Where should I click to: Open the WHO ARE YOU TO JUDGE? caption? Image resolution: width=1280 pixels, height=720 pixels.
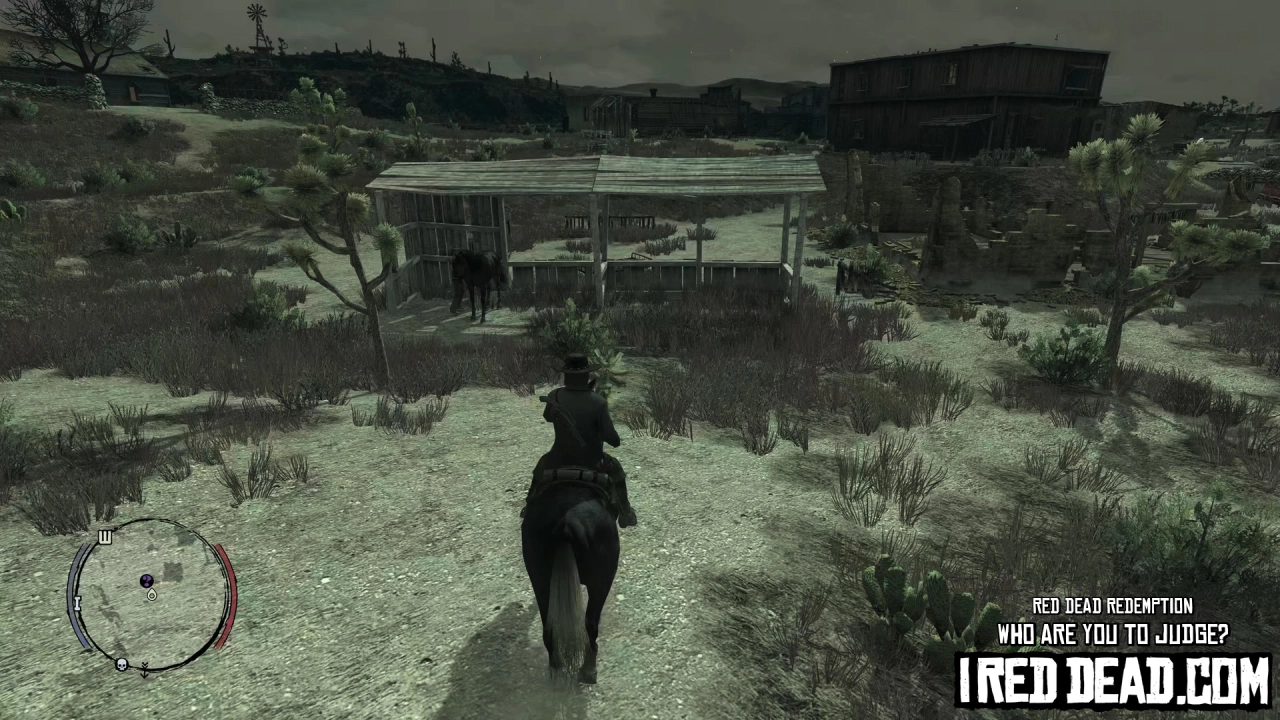point(1110,634)
